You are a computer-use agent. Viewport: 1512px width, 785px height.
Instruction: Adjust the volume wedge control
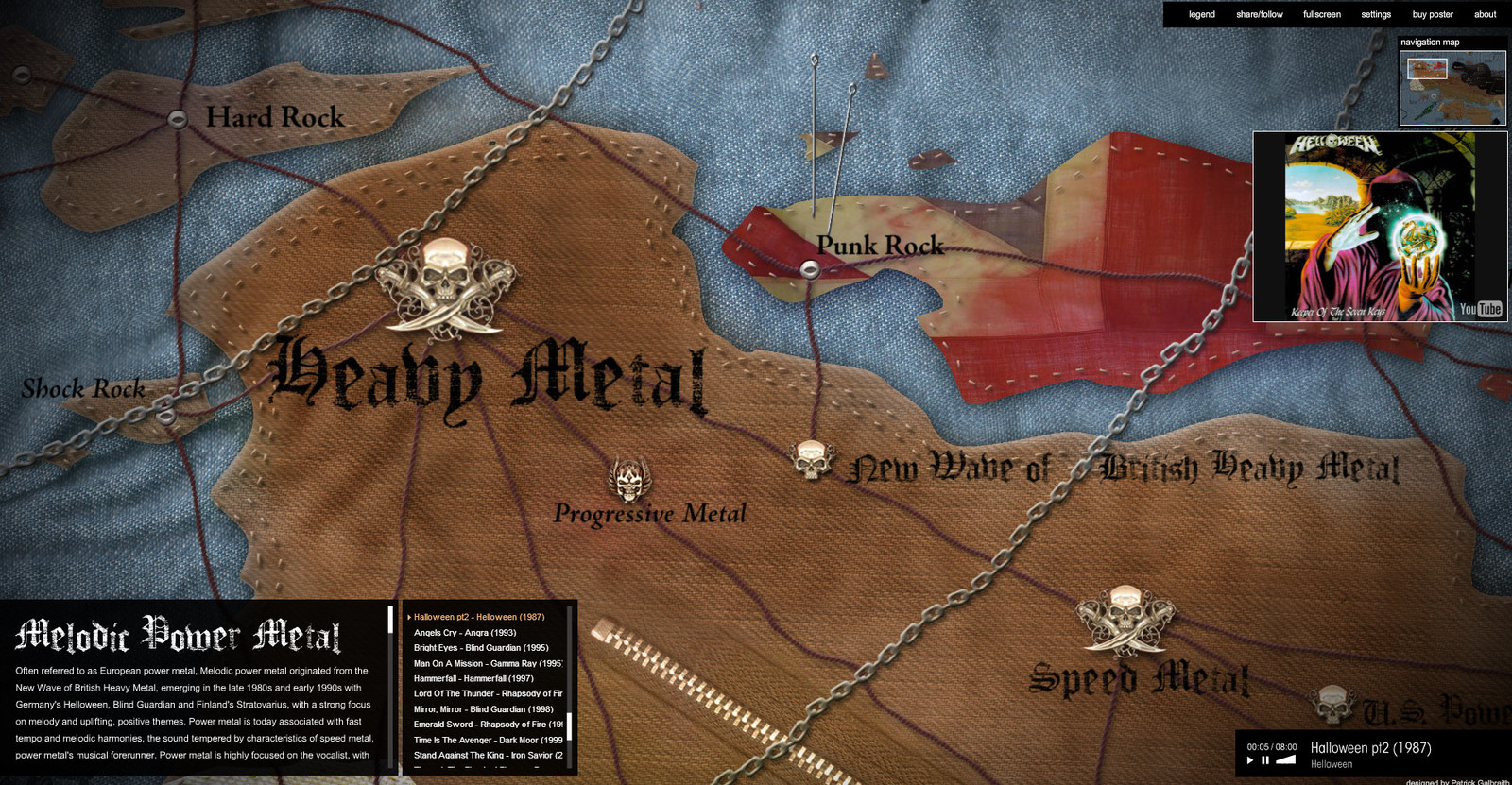(1285, 759)
